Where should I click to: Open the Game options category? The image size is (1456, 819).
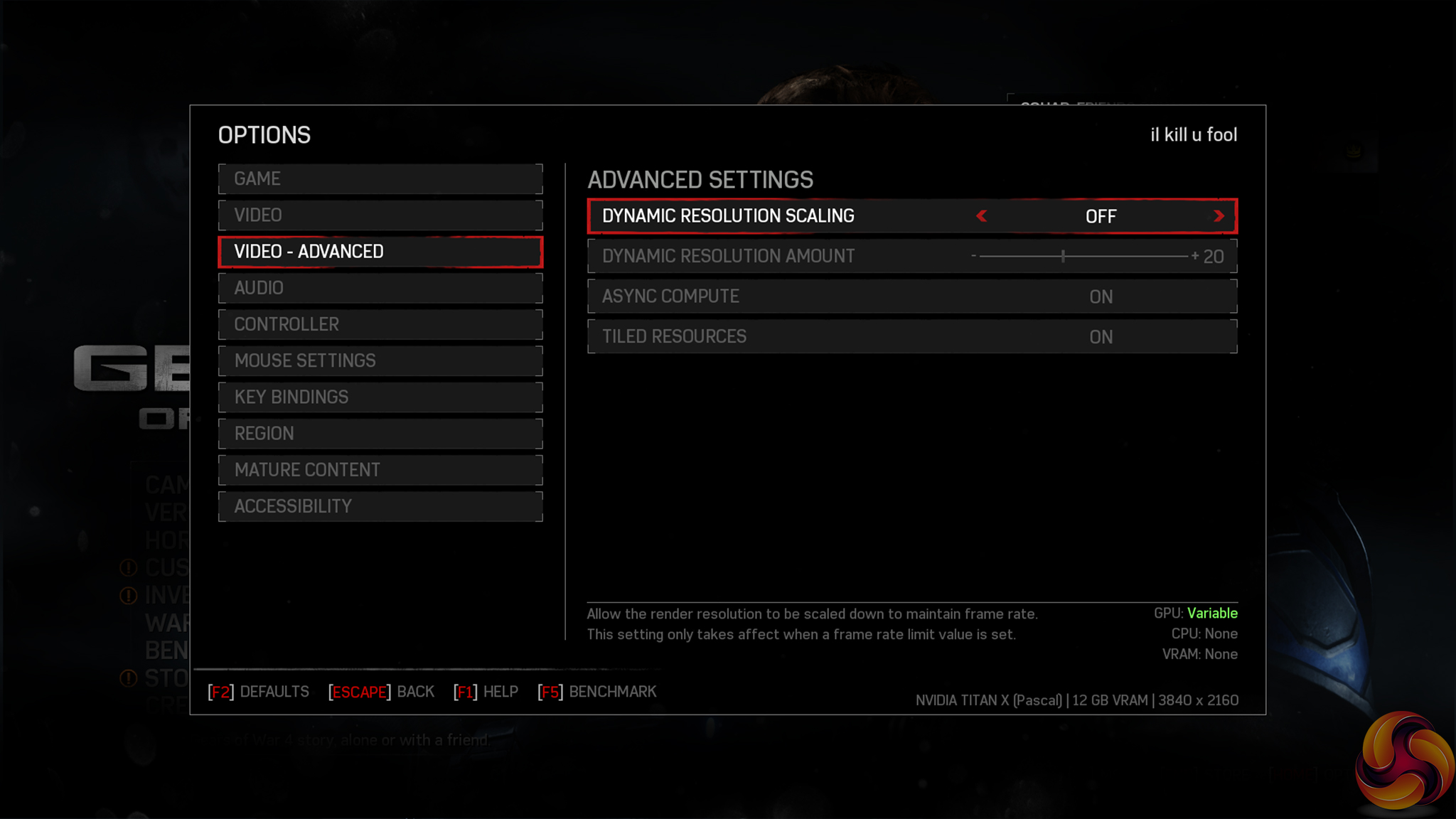(380, 179)
